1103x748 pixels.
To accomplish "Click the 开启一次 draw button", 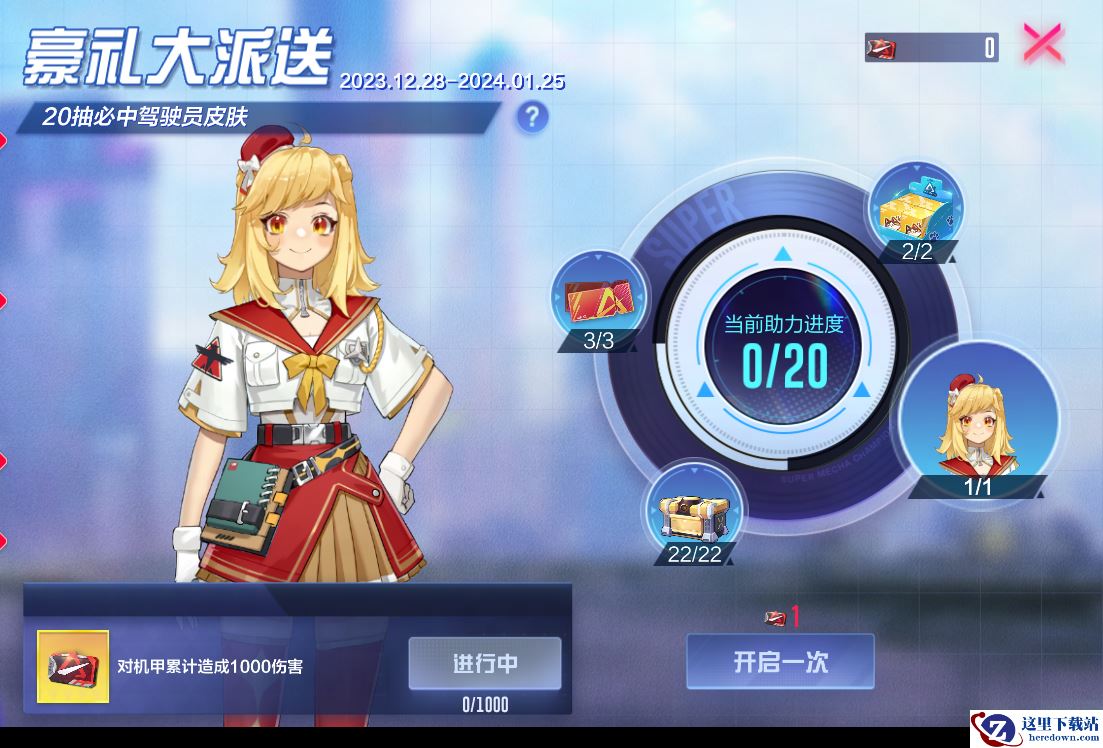I will pos(780,662).
